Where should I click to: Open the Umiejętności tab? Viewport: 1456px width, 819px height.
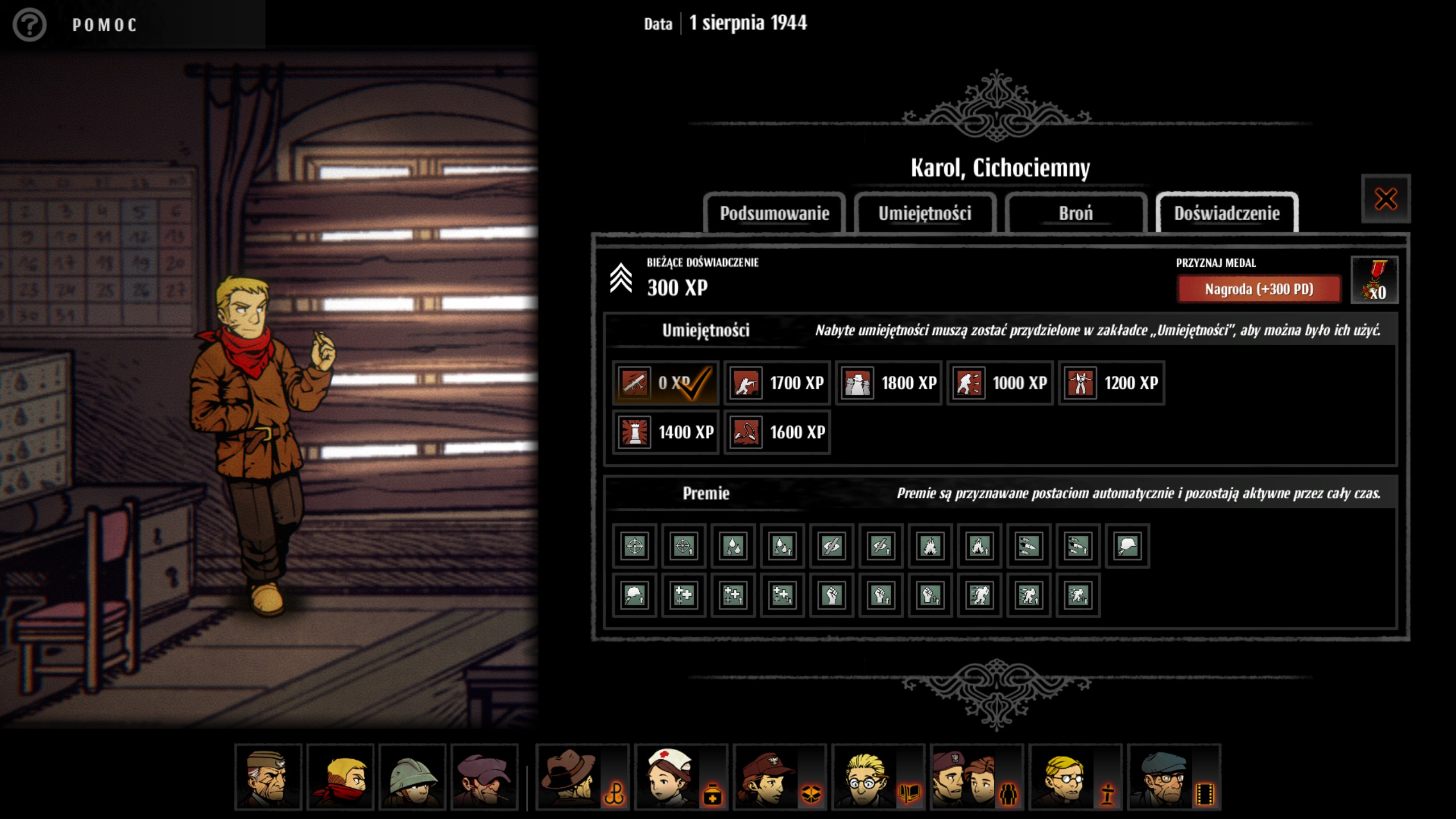925,214
